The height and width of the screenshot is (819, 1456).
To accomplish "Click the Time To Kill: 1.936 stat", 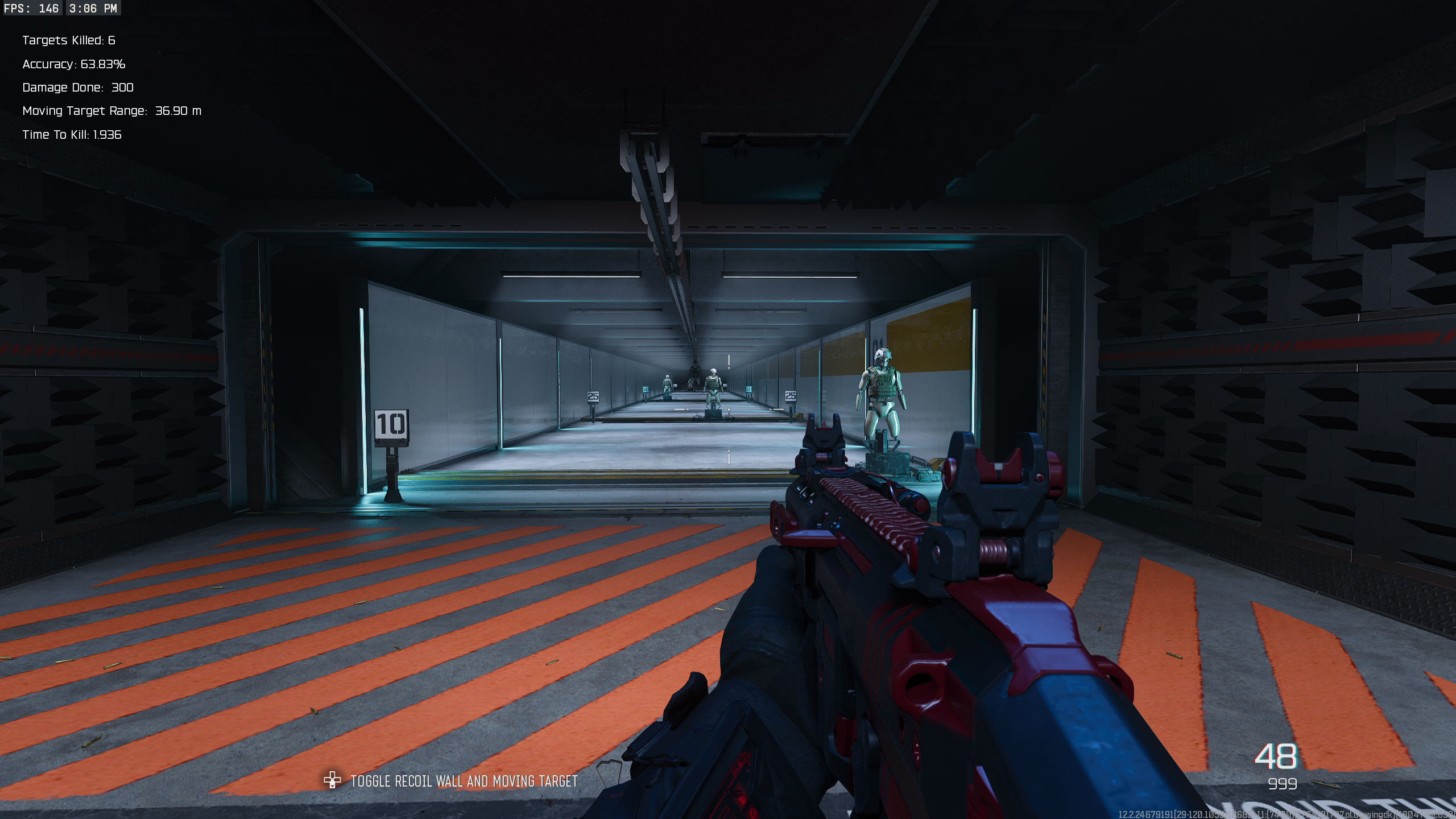I will (72, 135).
